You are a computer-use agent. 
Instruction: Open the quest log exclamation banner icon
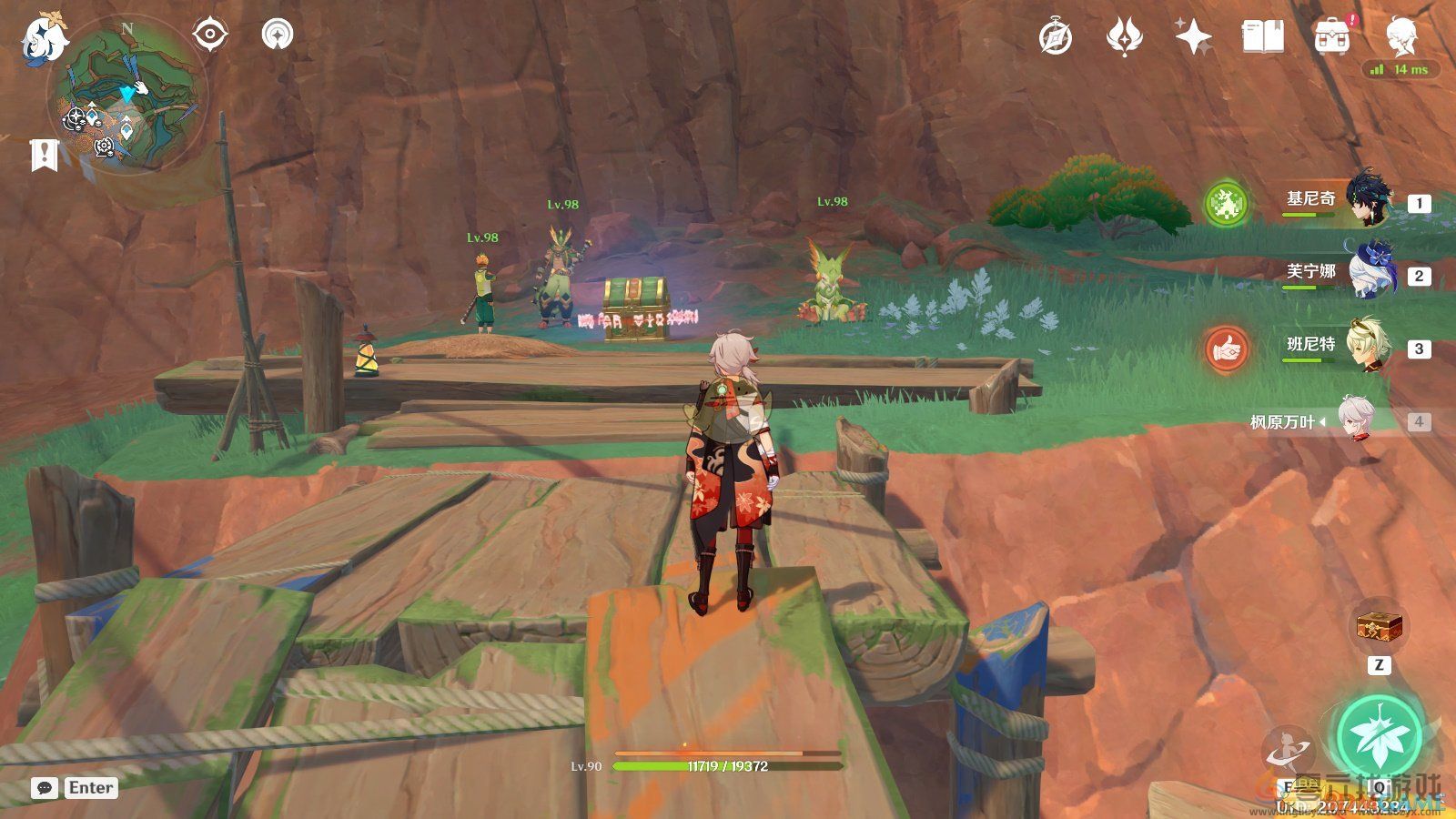tap(43, 156)
